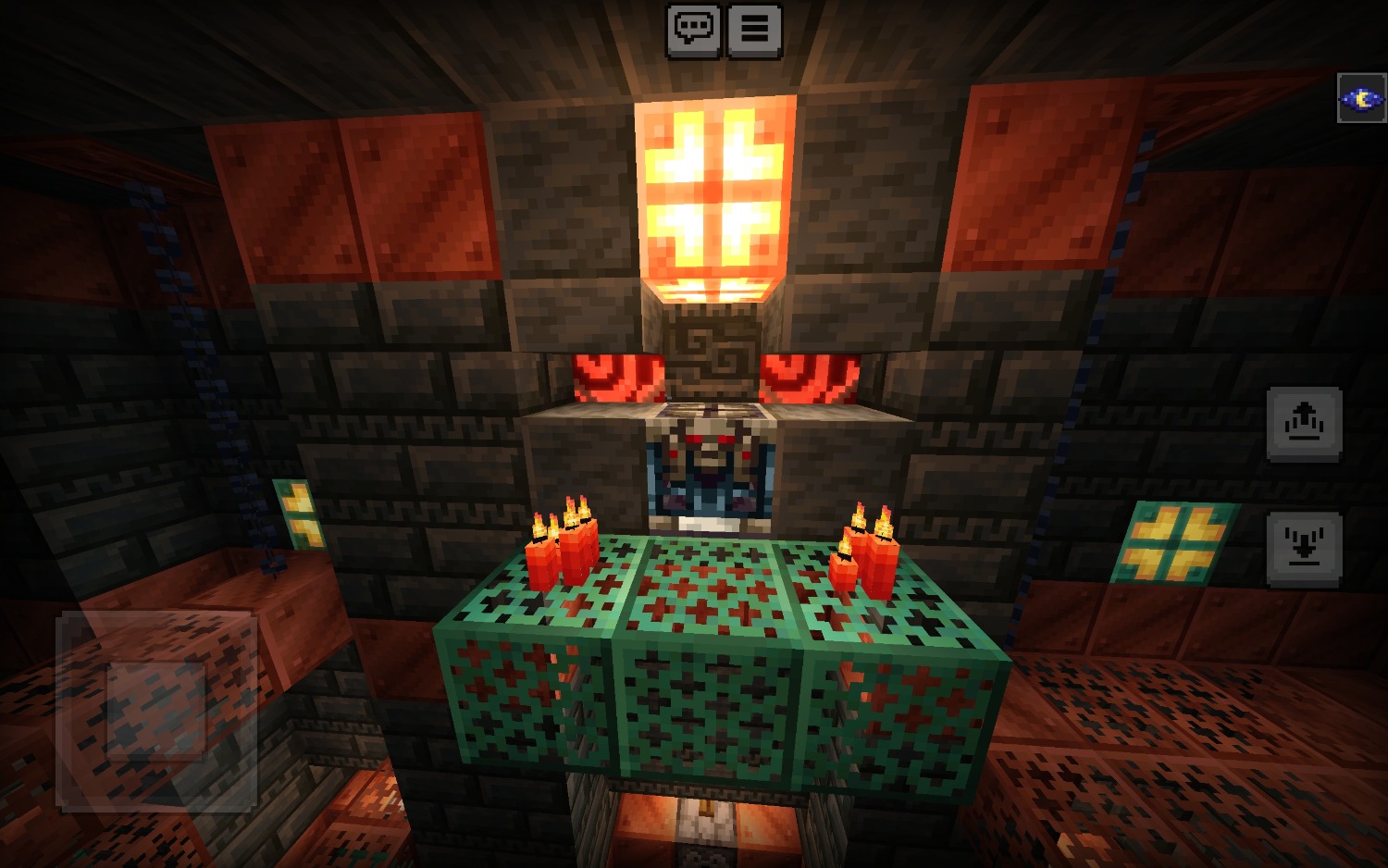Tap the movement joystick pad
This screenshot has height=868, width=1388.
click(x=156, y=711)
